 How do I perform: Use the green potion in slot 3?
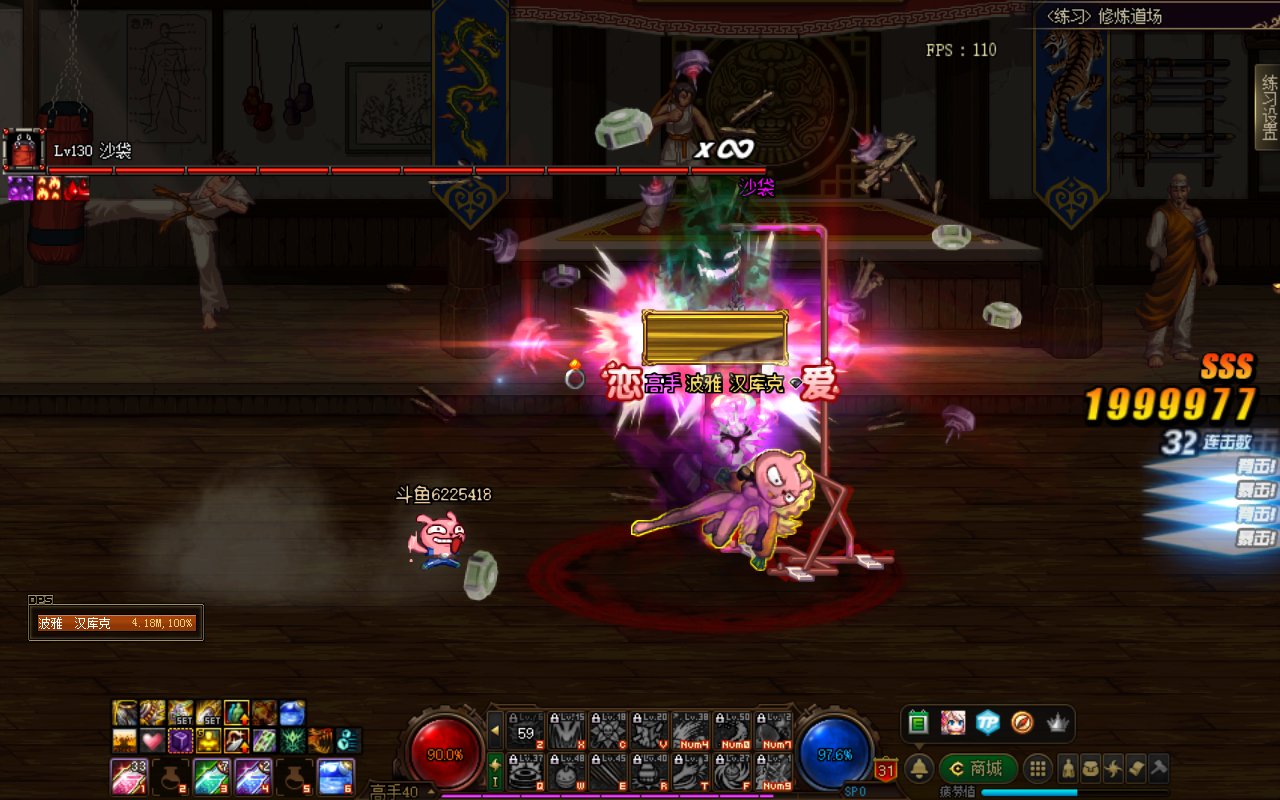211,776
